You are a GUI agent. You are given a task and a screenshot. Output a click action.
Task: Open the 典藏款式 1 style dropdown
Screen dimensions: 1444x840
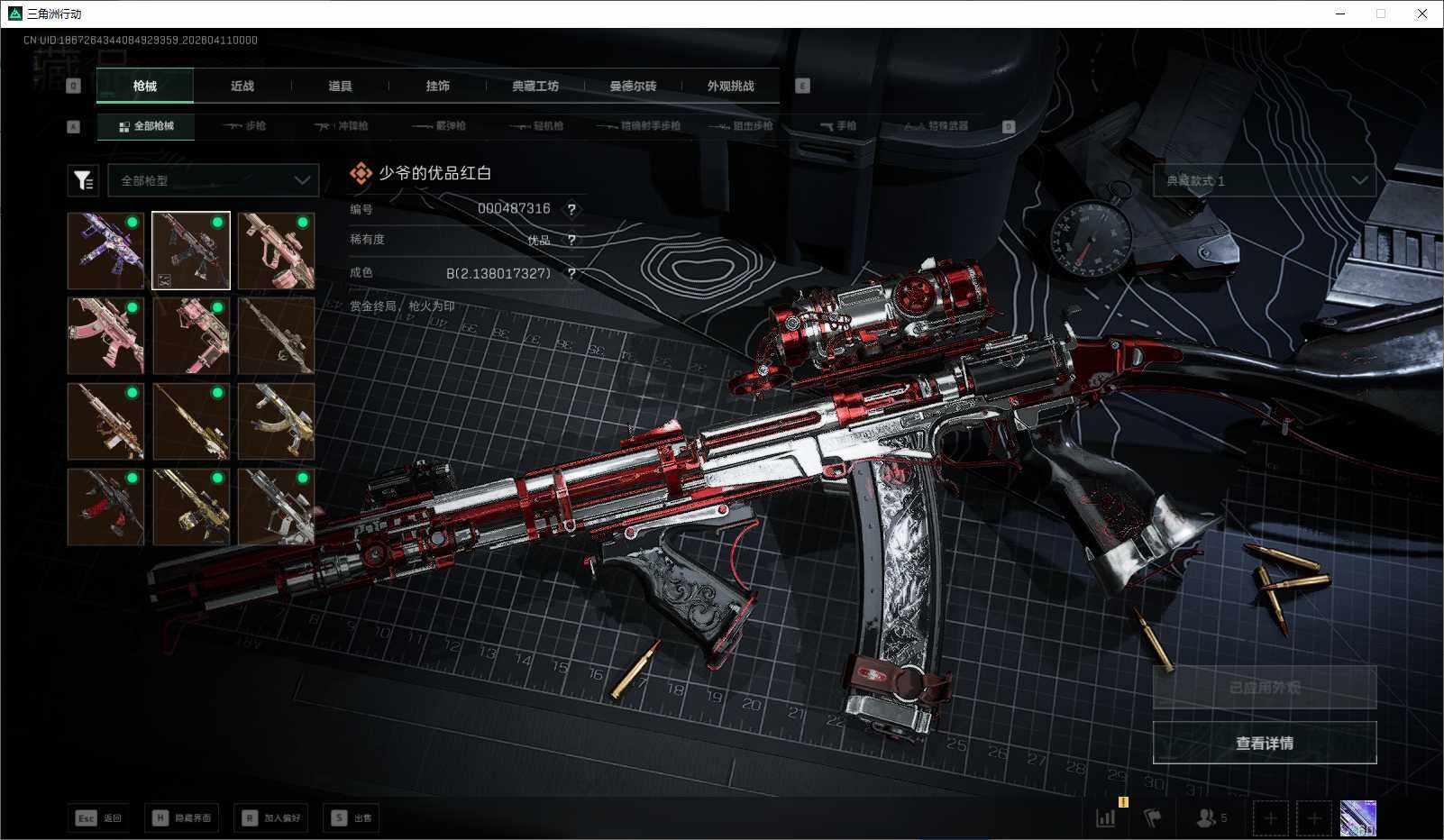[x=1264, y=180]
